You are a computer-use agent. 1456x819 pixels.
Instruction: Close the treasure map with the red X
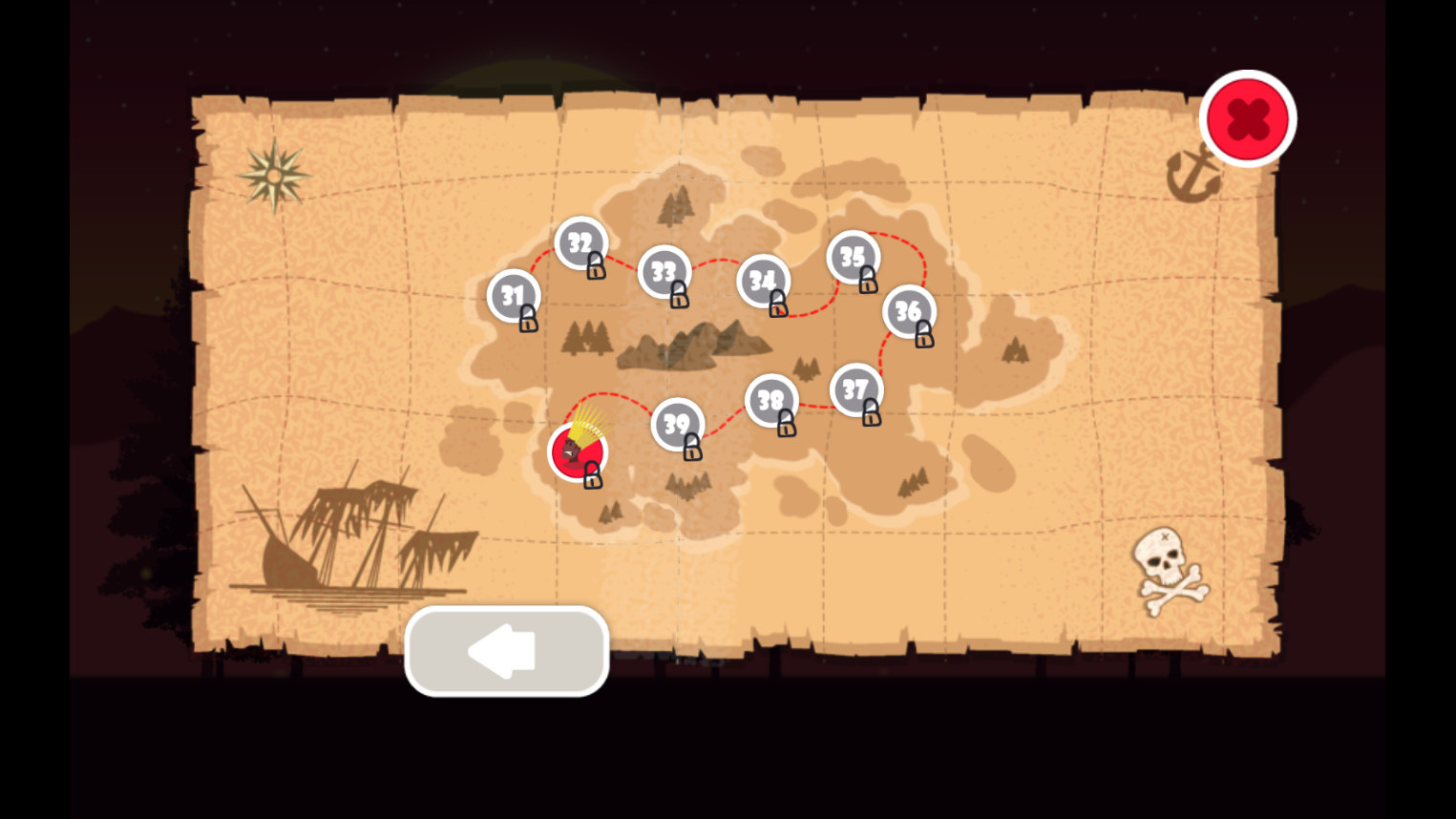[x=1247, y=119]
